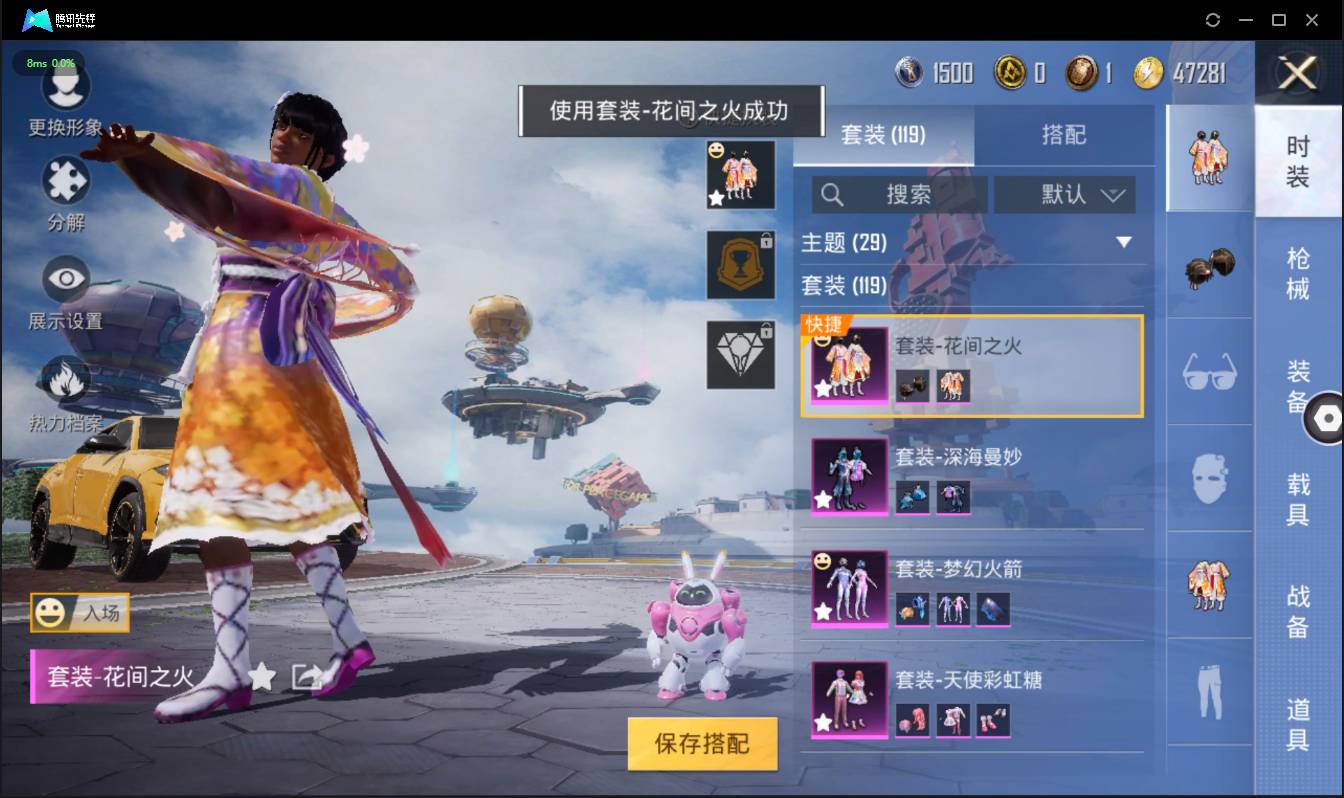The width and height of the screenshot is (1344, 798).
Task: Click the 入场 entrance emote button
Action: [80, 614]
